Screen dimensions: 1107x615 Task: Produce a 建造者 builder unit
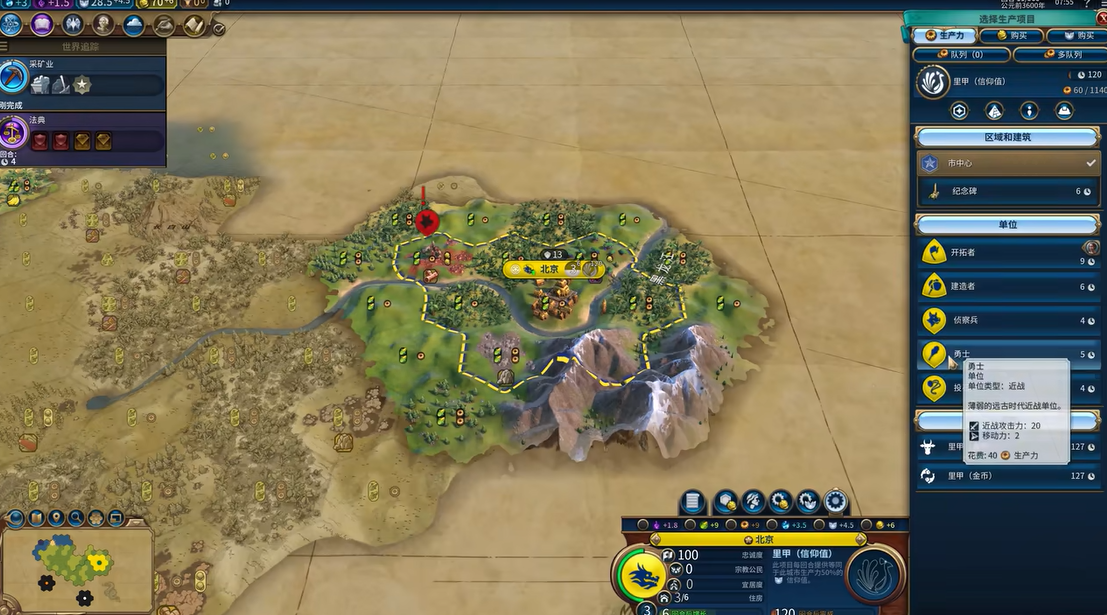coord(1008,287)
